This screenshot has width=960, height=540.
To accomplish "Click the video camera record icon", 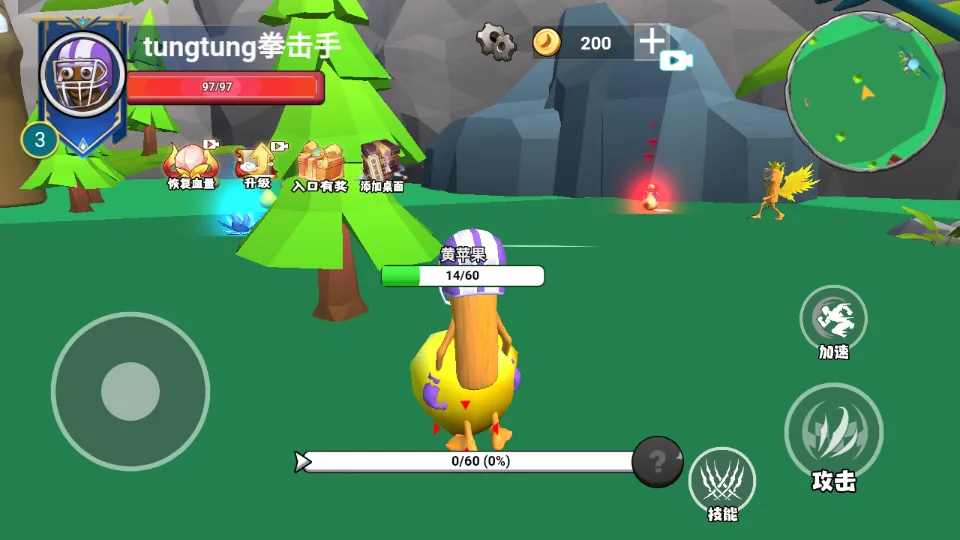I will 676,61.
